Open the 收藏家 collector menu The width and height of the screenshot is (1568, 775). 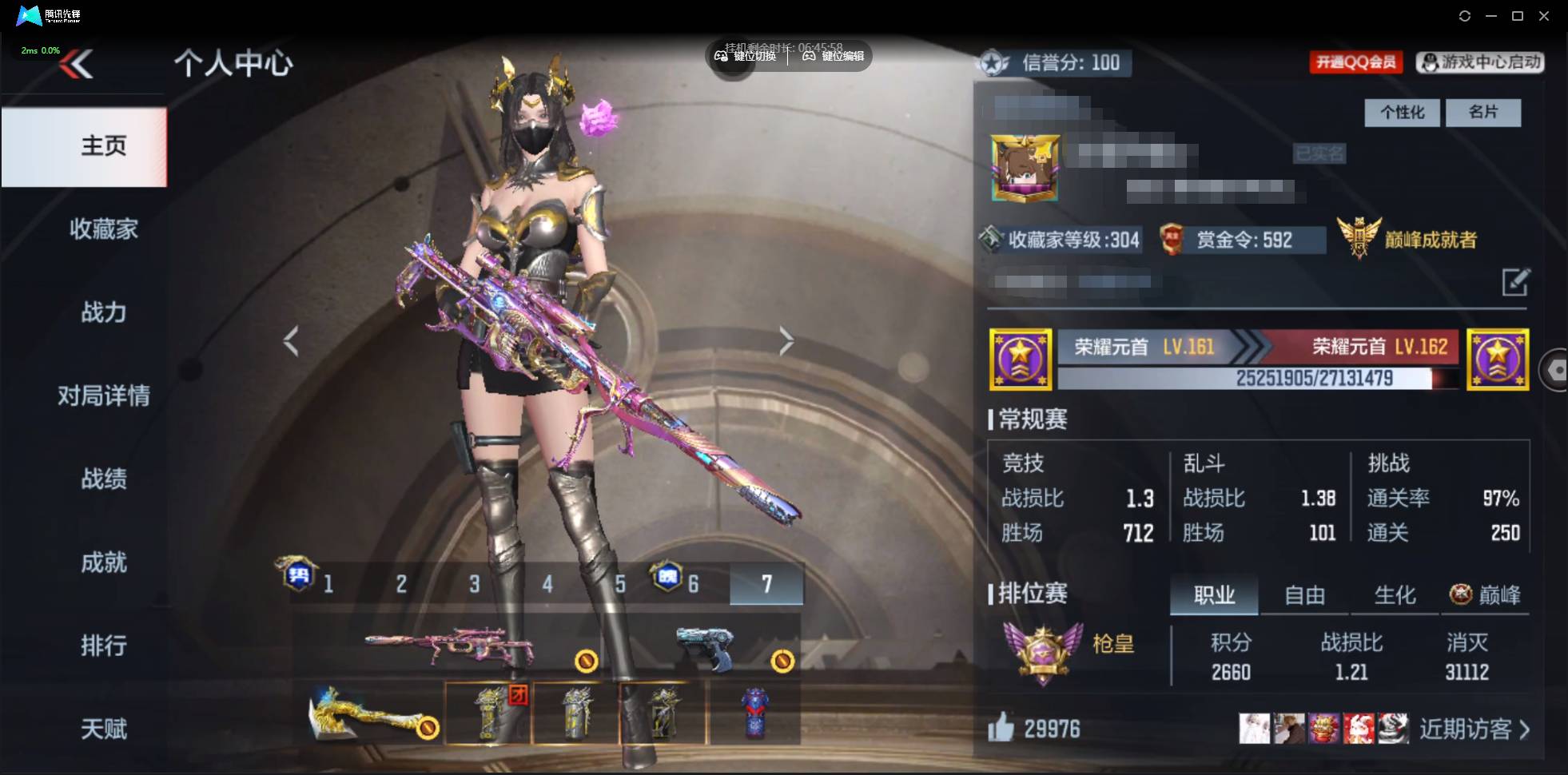(103, 229)
